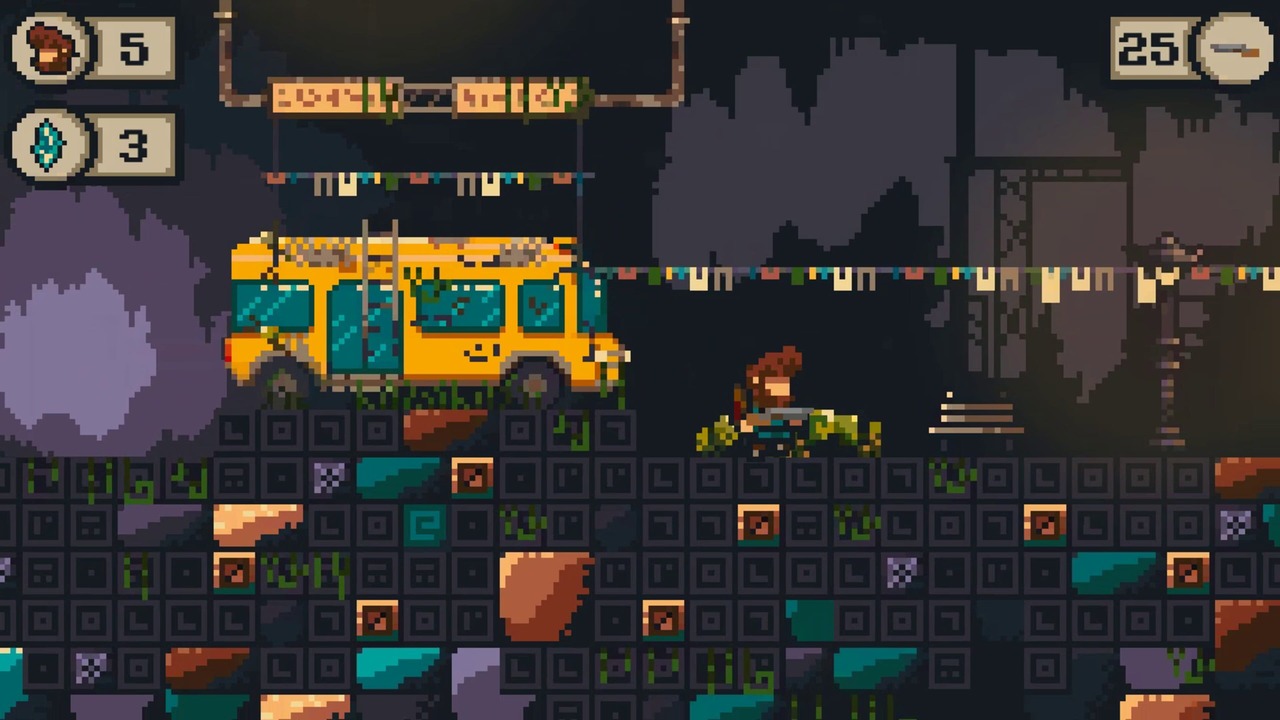
Task: Click the right panel of the wooden sign
Action: 520,97
